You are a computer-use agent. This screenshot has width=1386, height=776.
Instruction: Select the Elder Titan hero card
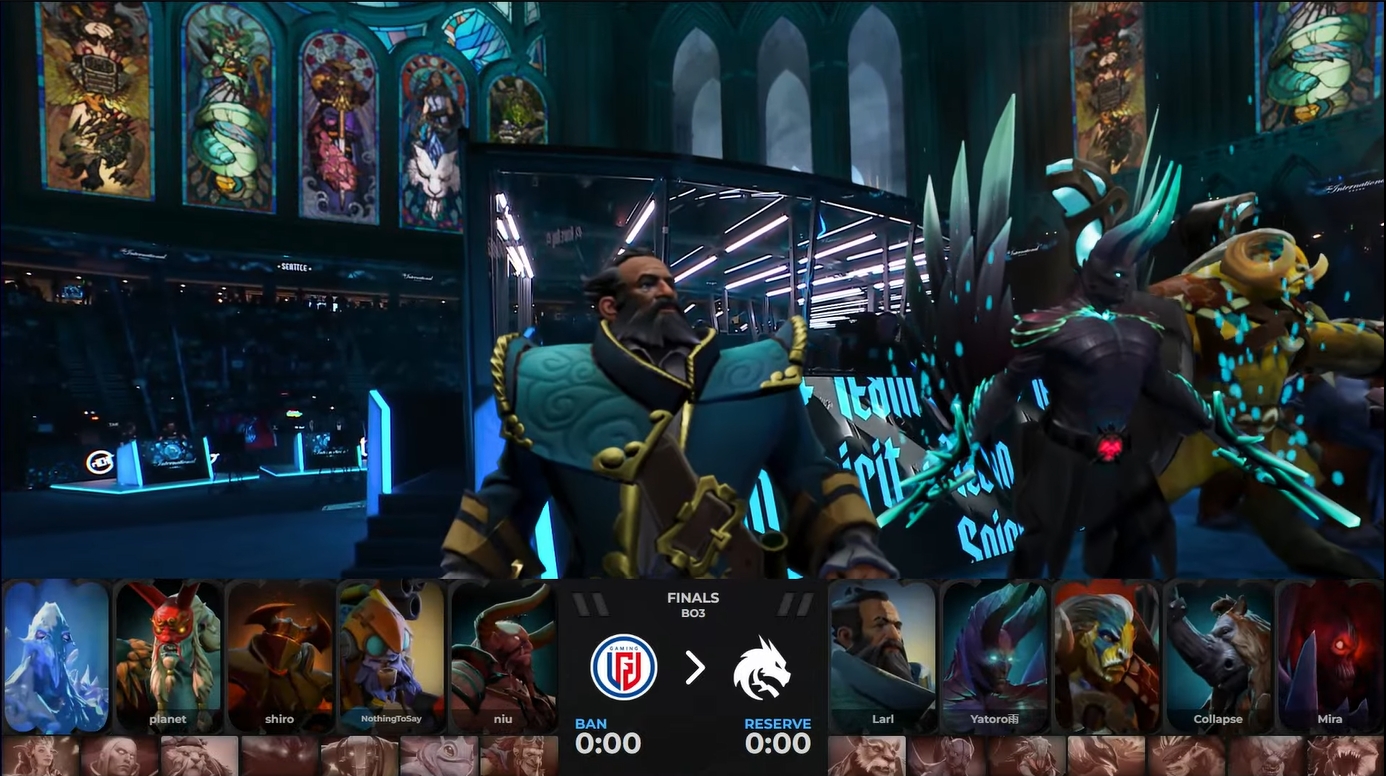click(x=1106, y=655)
